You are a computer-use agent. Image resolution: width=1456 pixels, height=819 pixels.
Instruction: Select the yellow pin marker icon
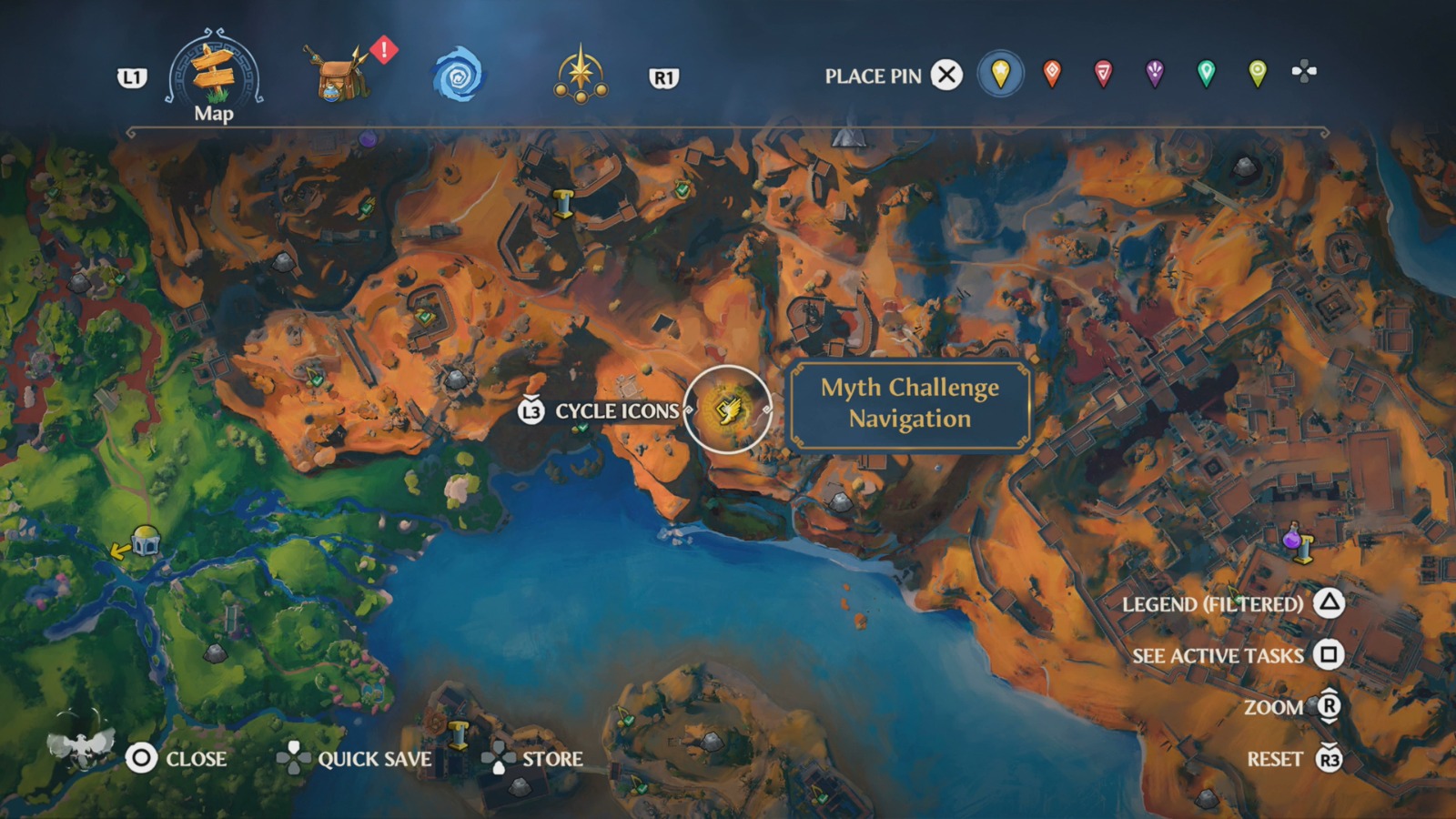tap(998, 75)
